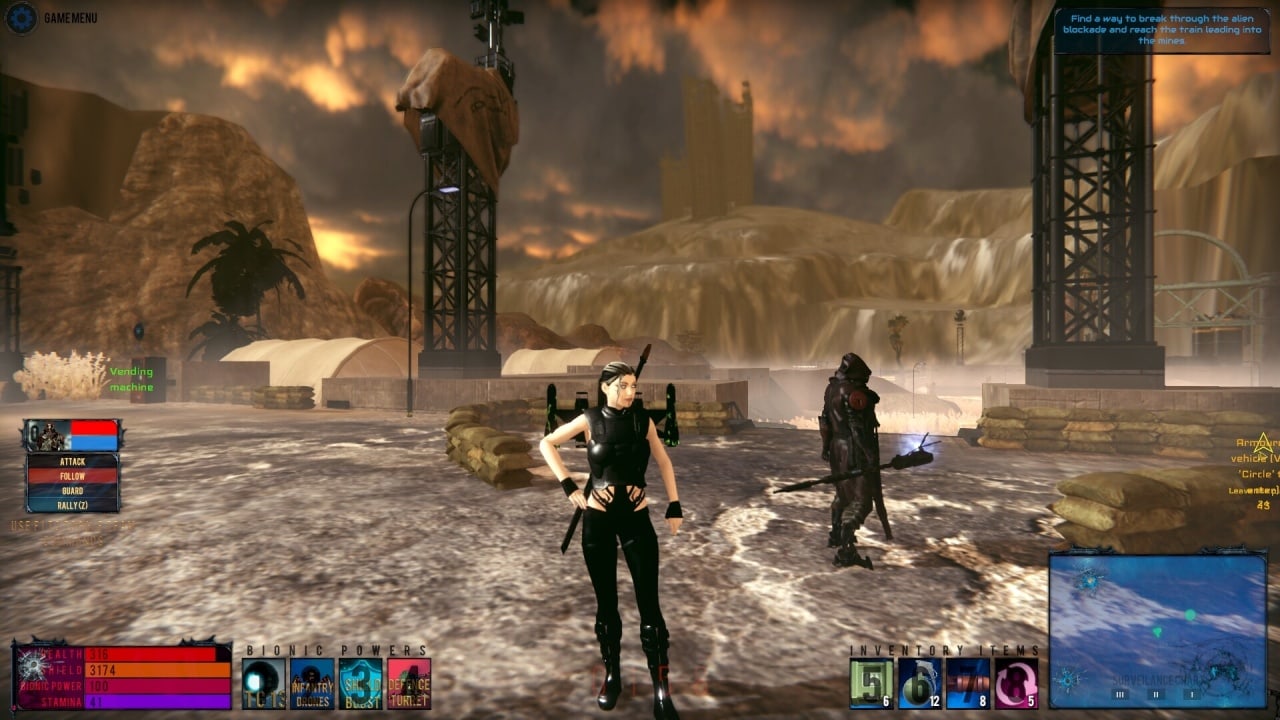Viewport: 1280px width, 720px height.
Task: Activate the first bionic power orb icon
Action: point(264,684)
